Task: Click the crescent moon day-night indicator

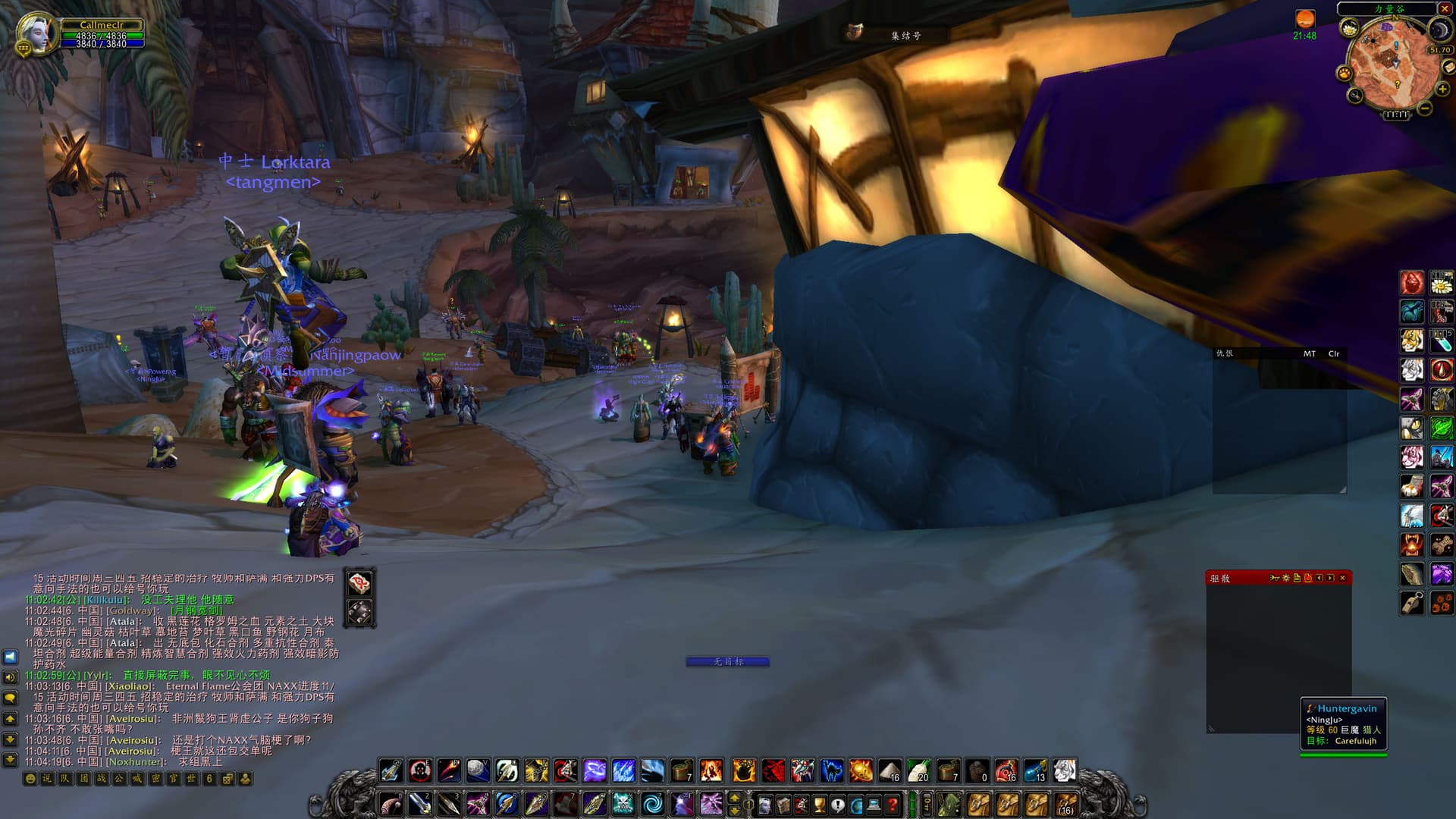Action: (x=1439, y=30)
